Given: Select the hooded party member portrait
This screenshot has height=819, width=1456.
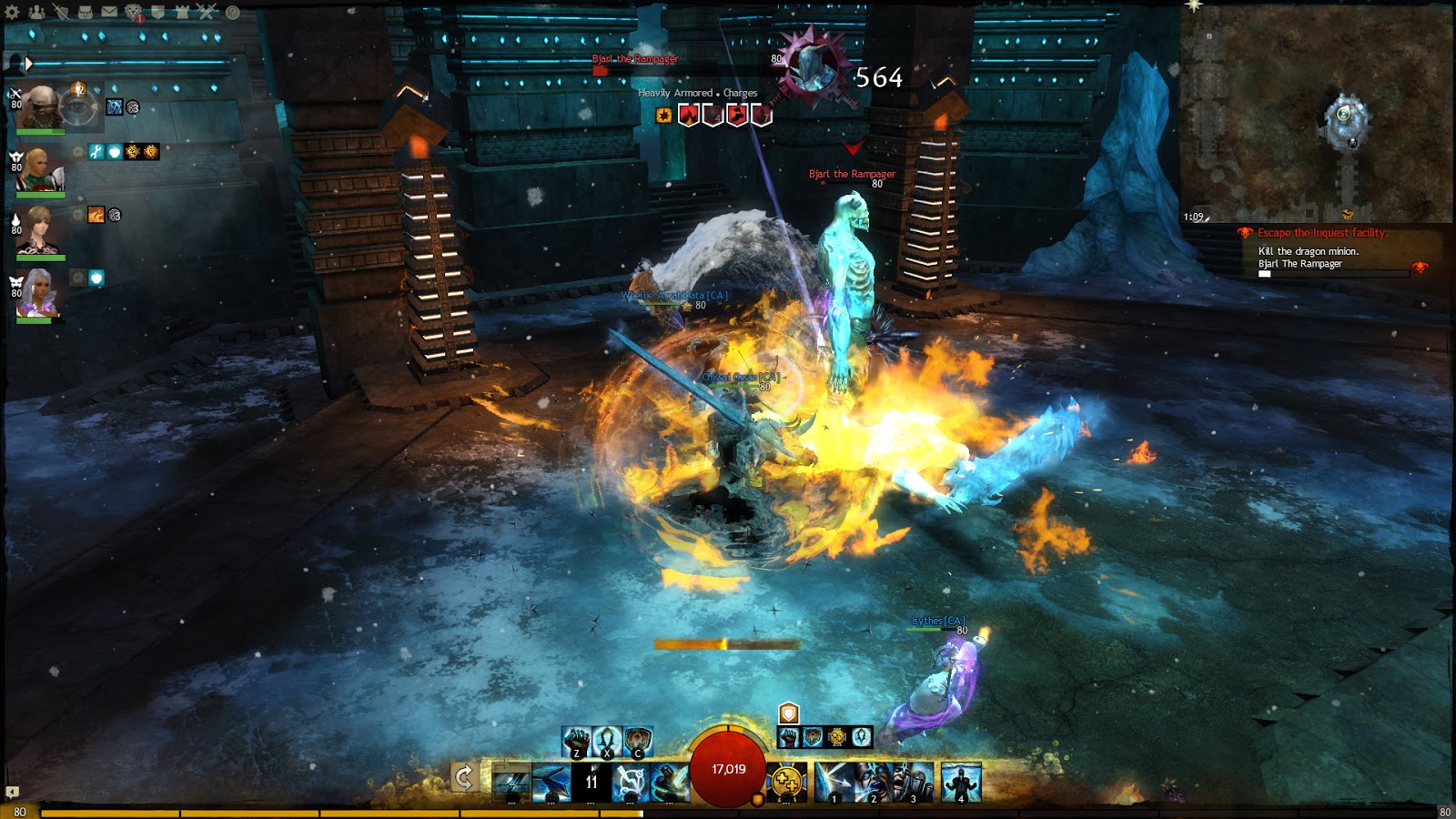Looking at the screenshot, I should (41, 106).
